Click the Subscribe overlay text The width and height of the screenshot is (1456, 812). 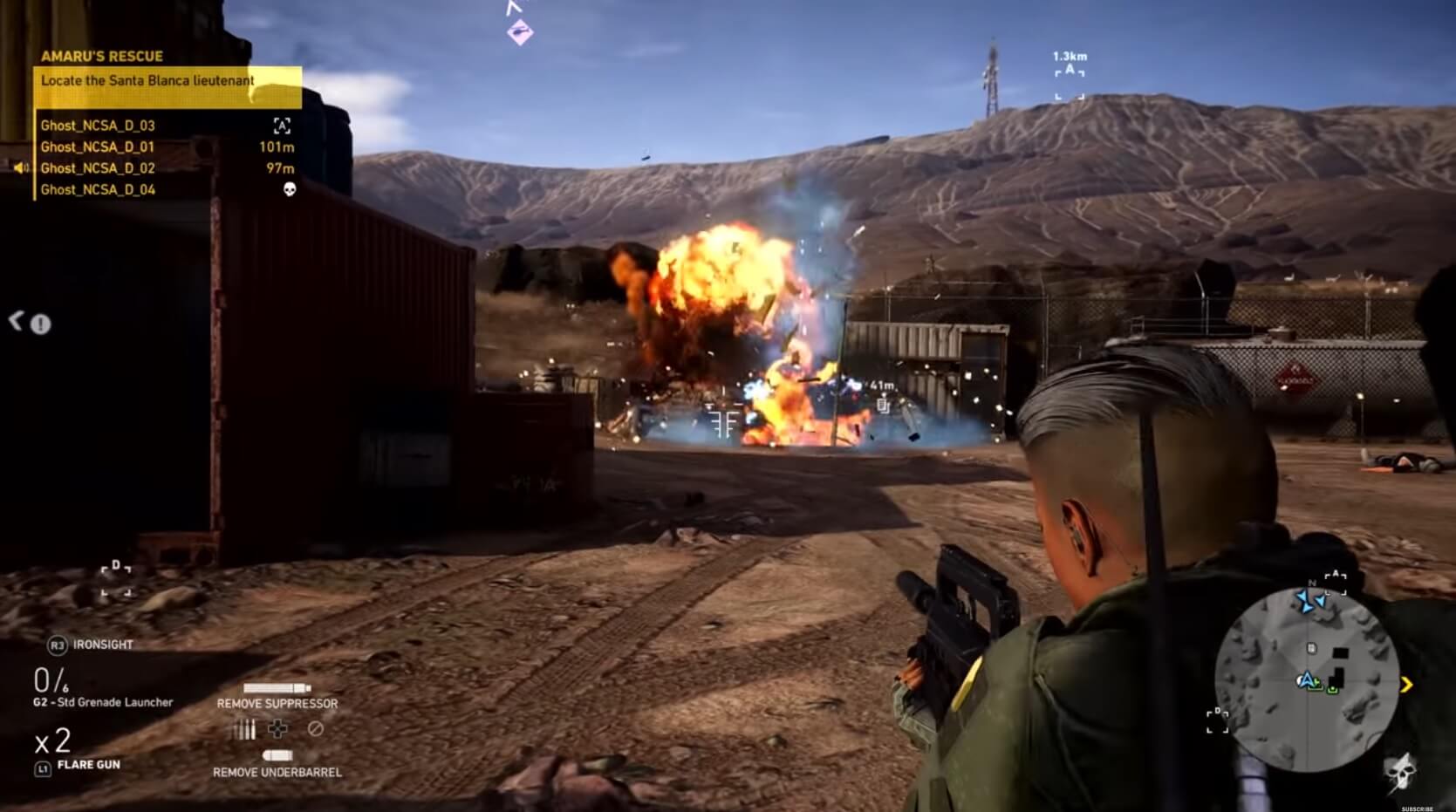point(1417,809)
